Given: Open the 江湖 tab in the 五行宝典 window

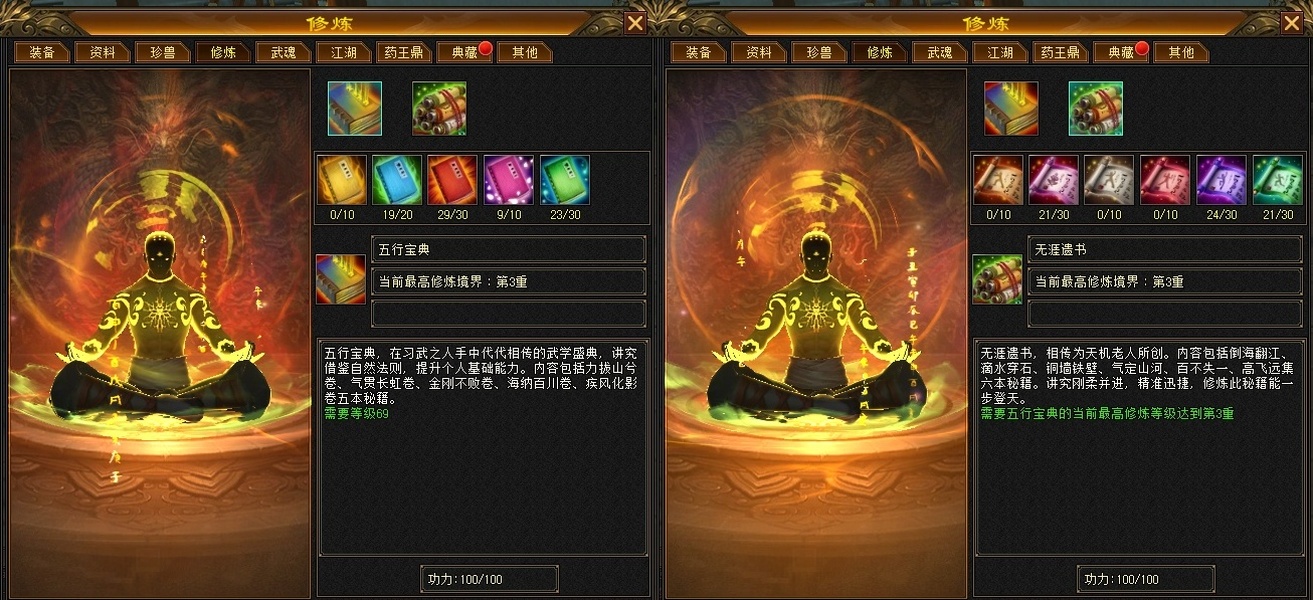Looking at the screenshot, I should (x=344, y=52).
